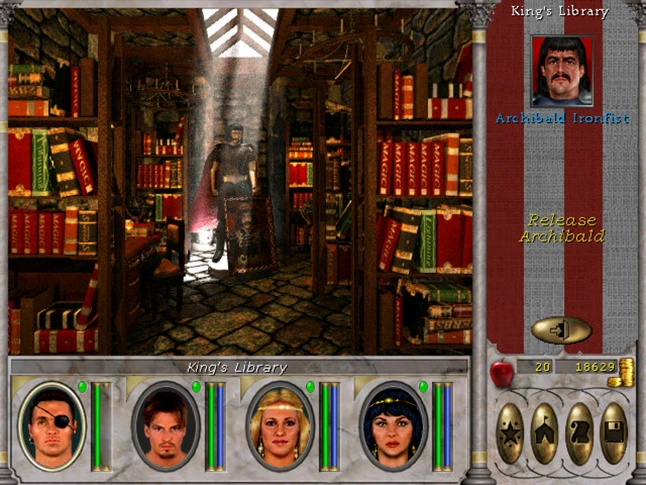Click the tent rest button
The width and height of the screenshot is (646, 485).
pyautogui.click(x=545, y=432)
